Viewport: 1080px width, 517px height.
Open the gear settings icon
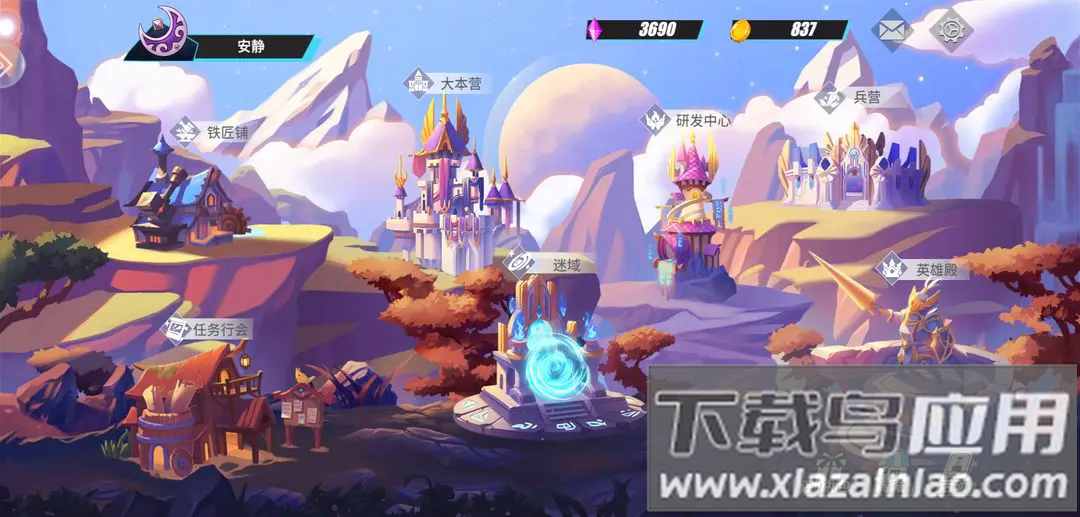(x=951, y=29)
